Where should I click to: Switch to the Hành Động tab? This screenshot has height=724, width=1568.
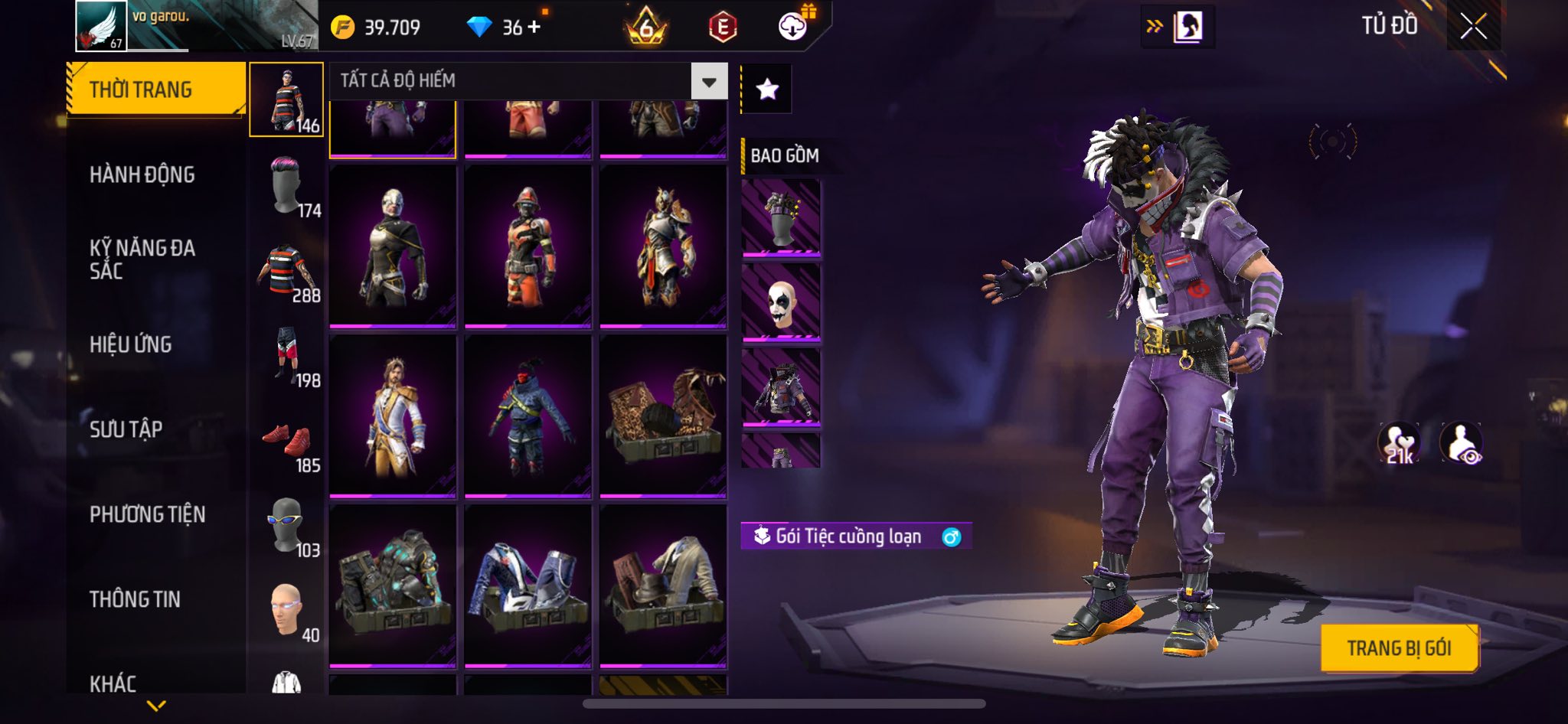coord(142,175)
